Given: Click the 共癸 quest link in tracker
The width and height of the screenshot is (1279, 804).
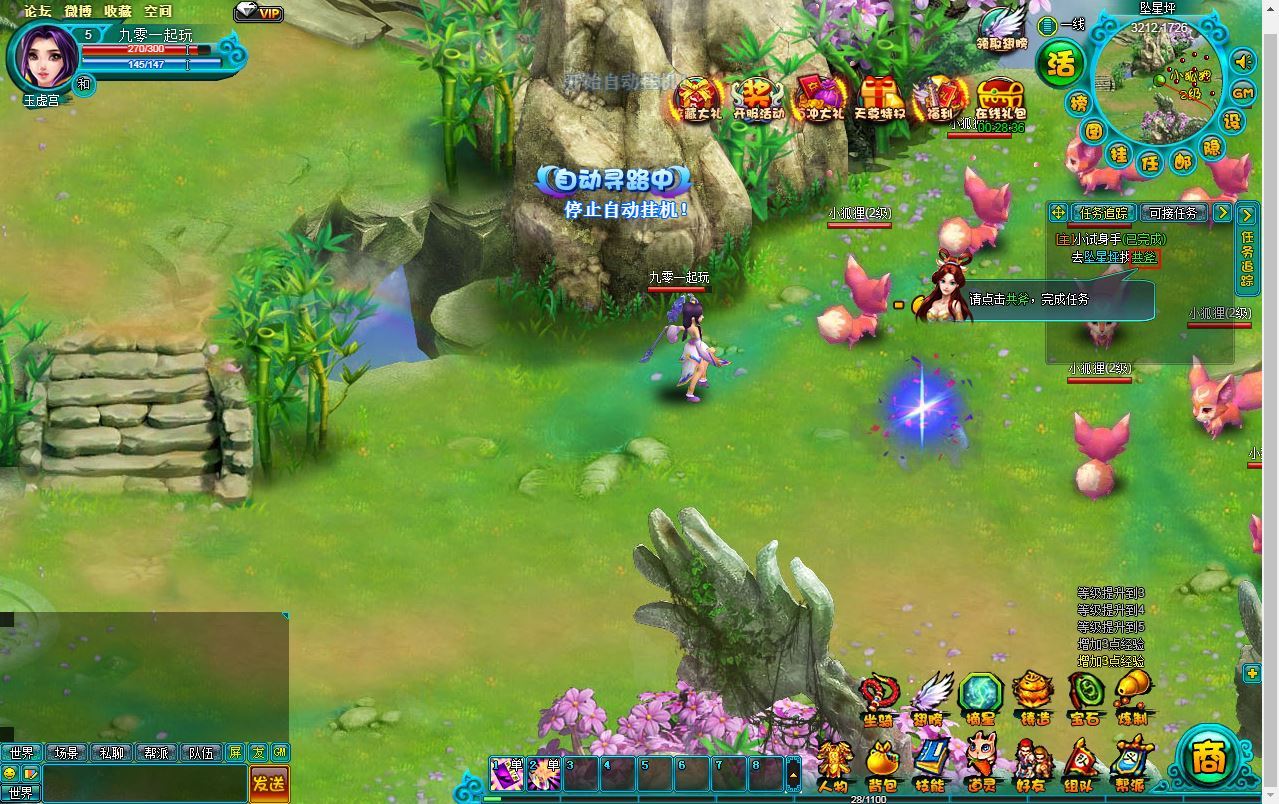Looking at the screenshot, I should pyautogui.click(x=1145, y=257).
